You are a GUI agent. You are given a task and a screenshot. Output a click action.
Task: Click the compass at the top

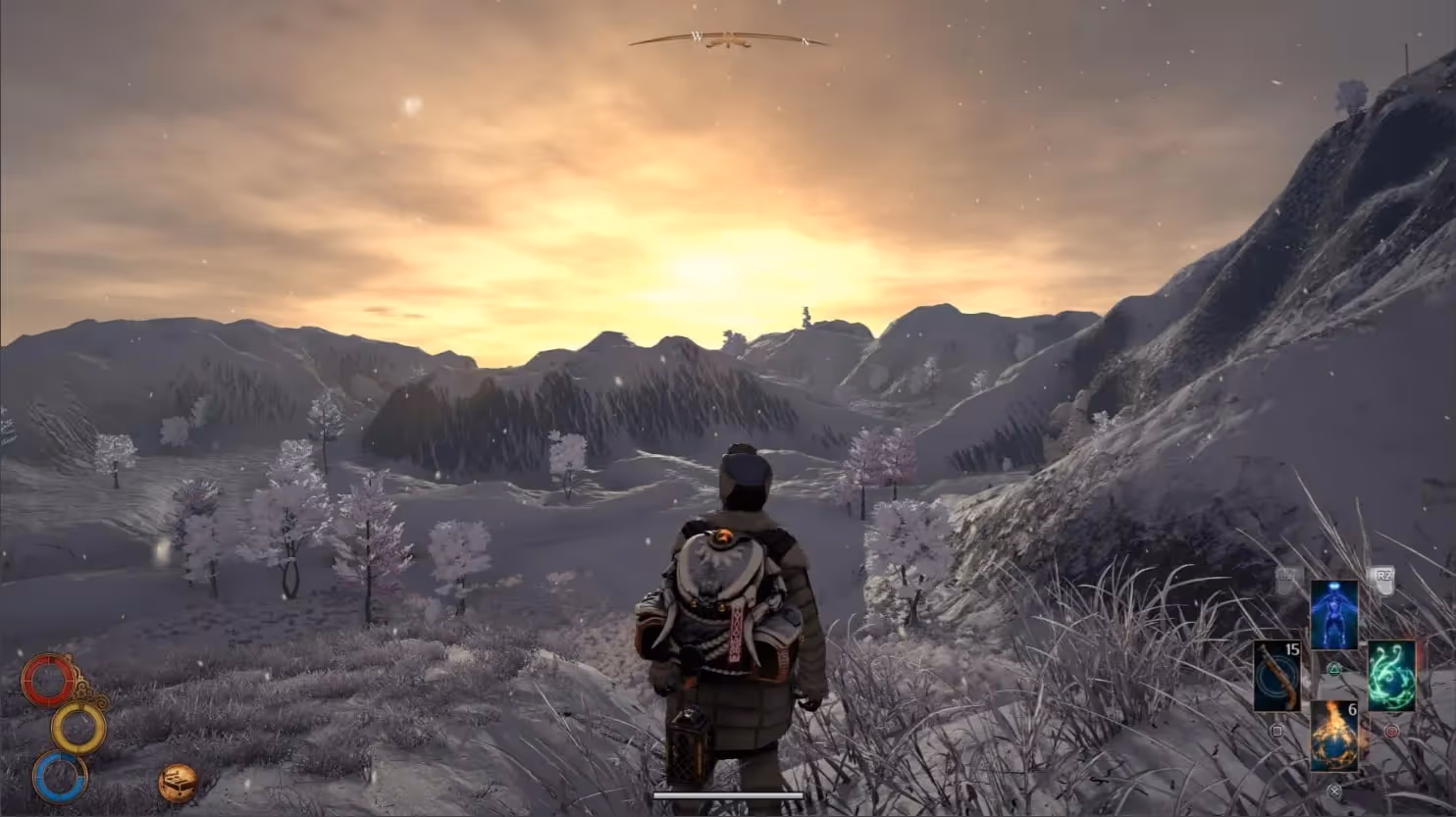pyautogui.click(x=728, y=40)
